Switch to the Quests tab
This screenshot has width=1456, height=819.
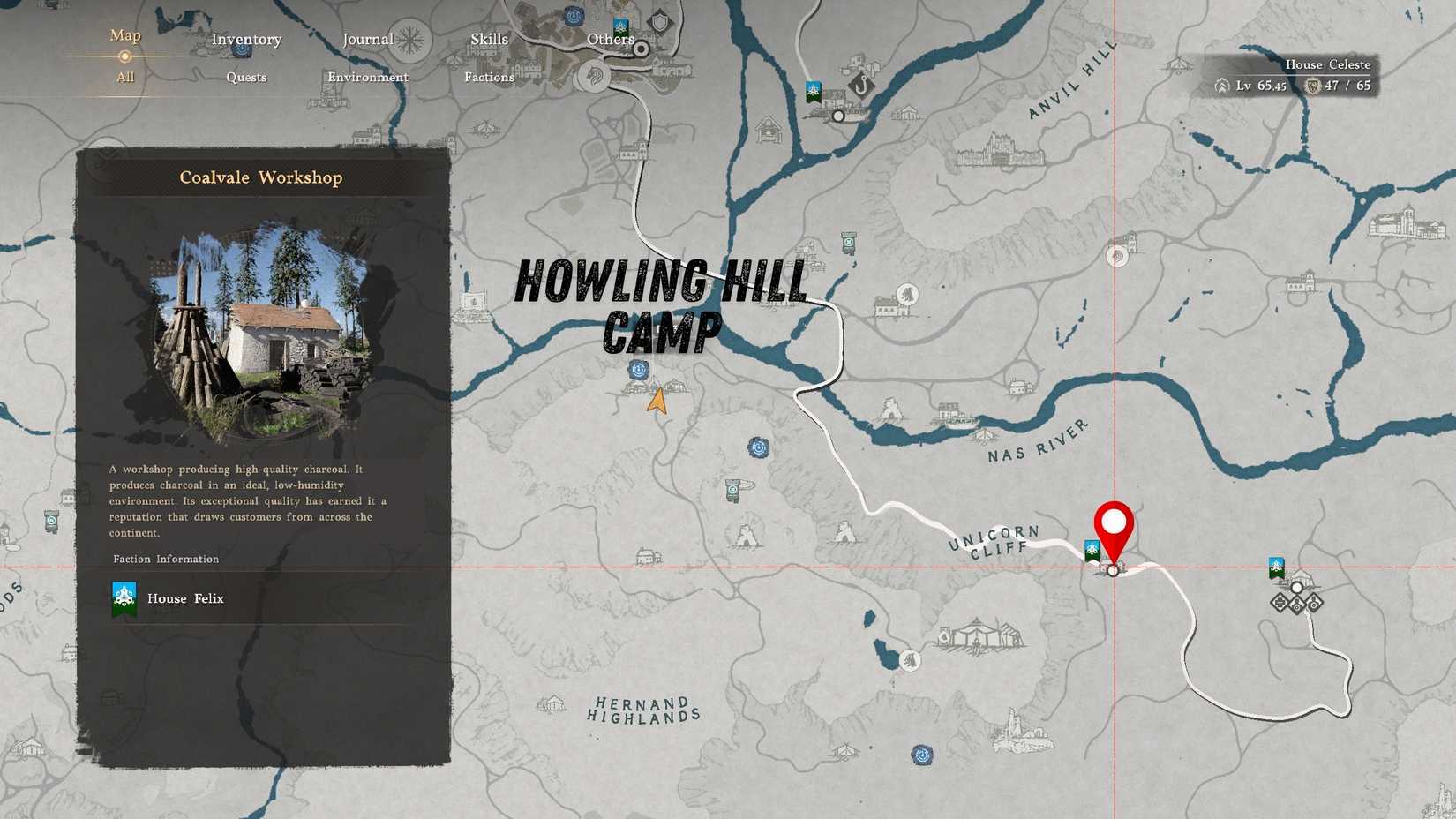246,78
